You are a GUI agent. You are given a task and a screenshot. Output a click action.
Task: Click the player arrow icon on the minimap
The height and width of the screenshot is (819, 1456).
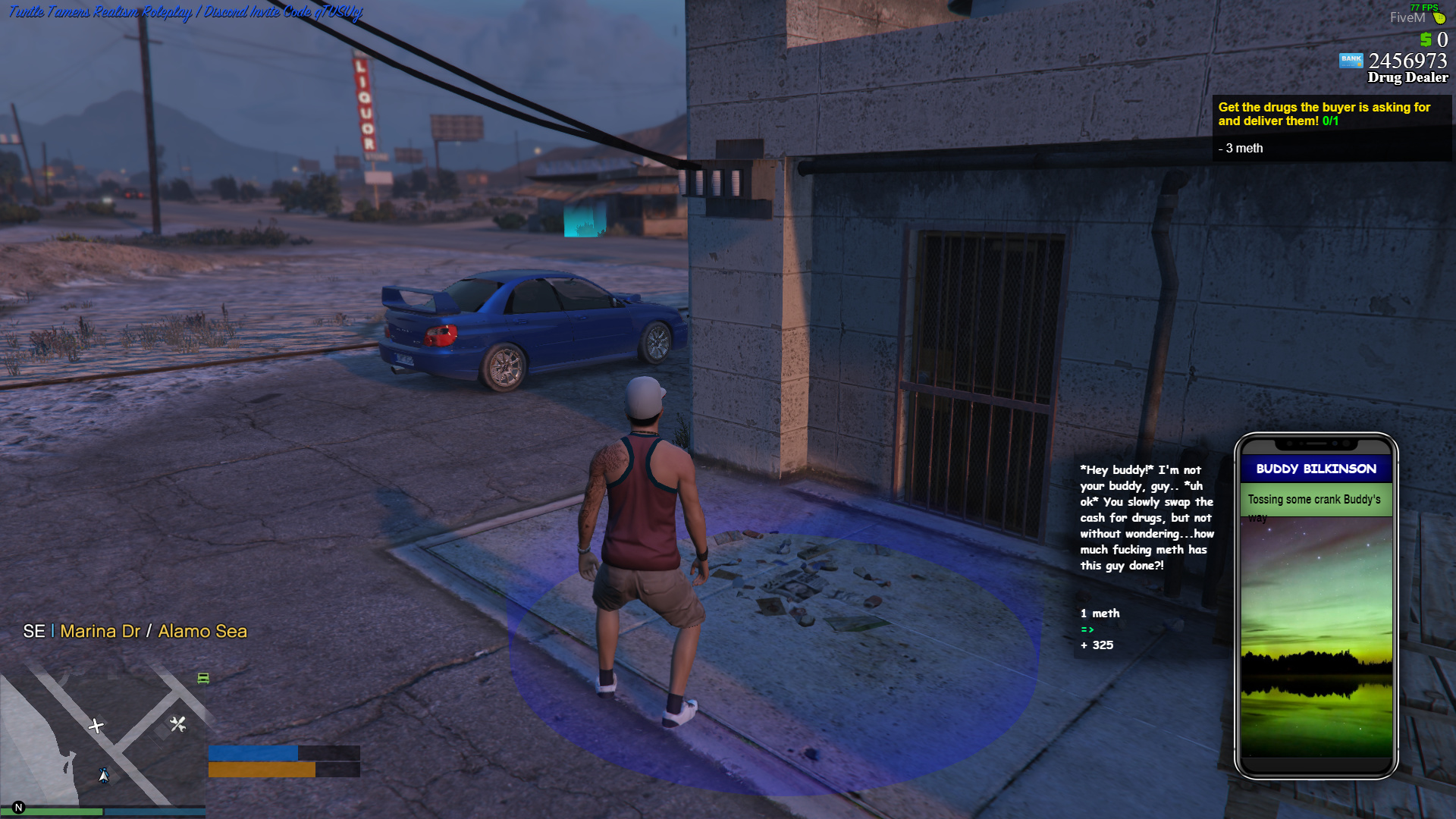[x=104, y=776]
